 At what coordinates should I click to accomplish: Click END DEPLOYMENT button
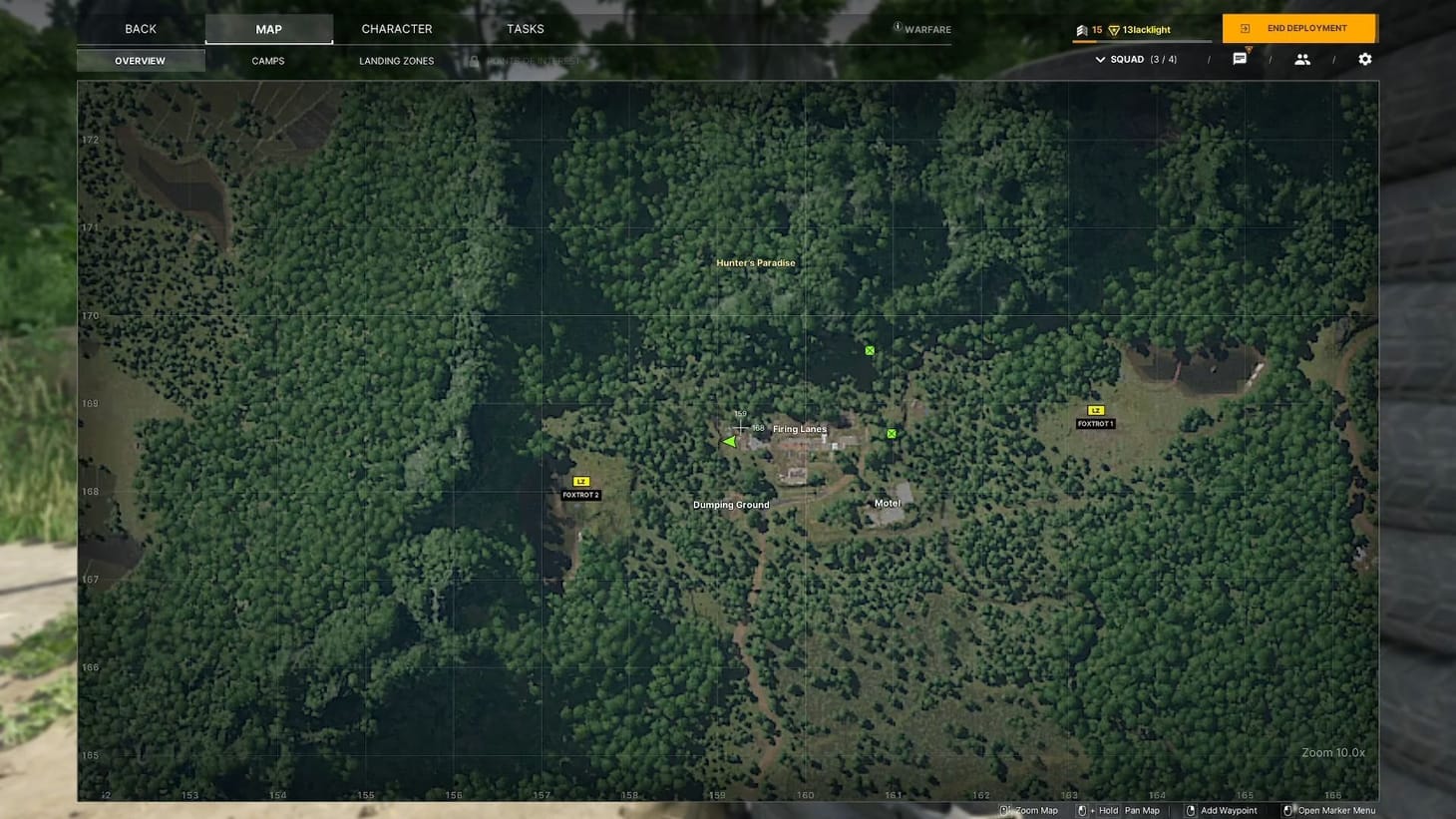tap(1300, 28)
